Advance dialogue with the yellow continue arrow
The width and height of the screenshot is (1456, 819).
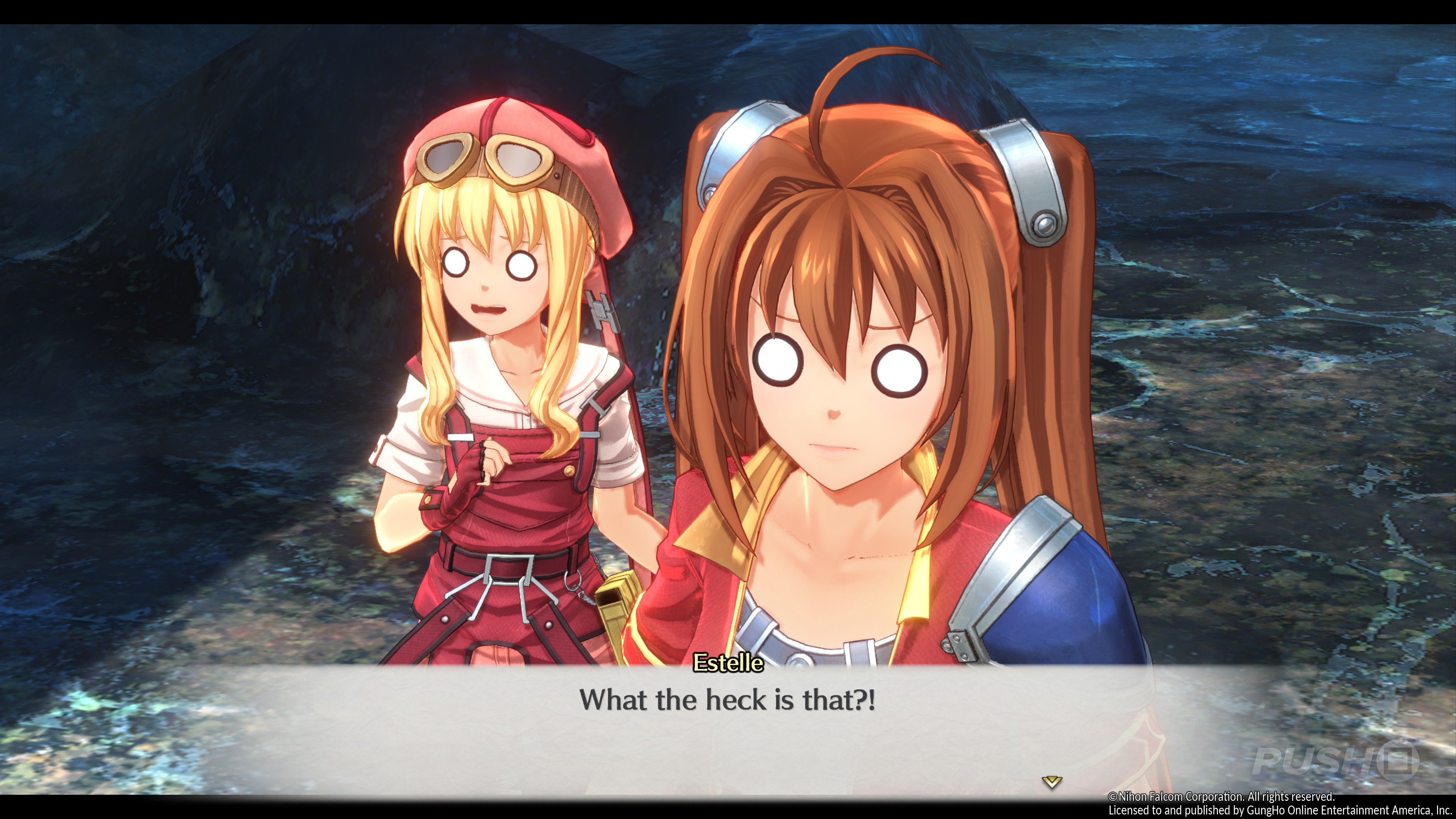click(1051, 782)
